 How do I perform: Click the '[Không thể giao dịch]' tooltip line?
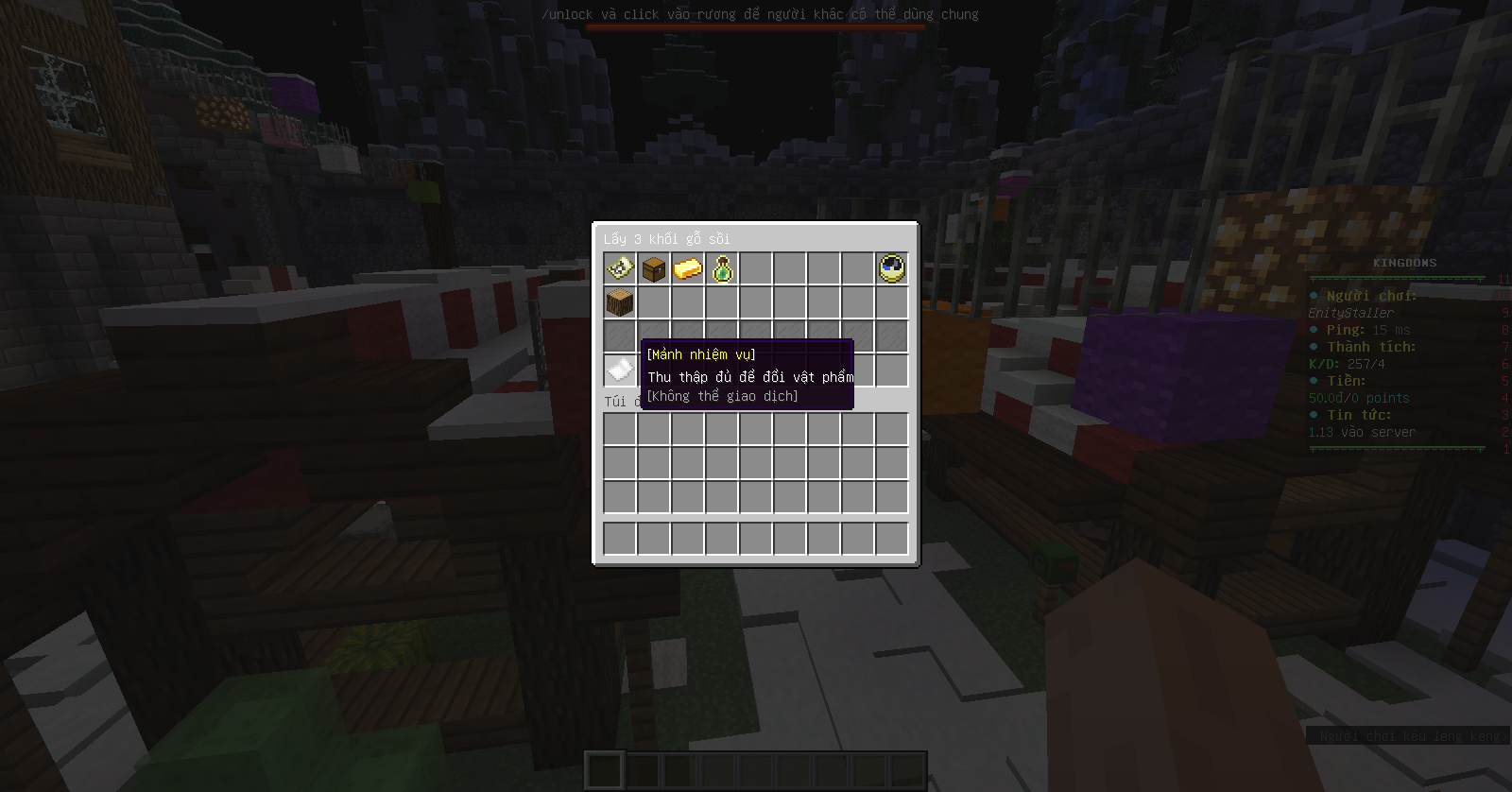click(x=721, y=396)
